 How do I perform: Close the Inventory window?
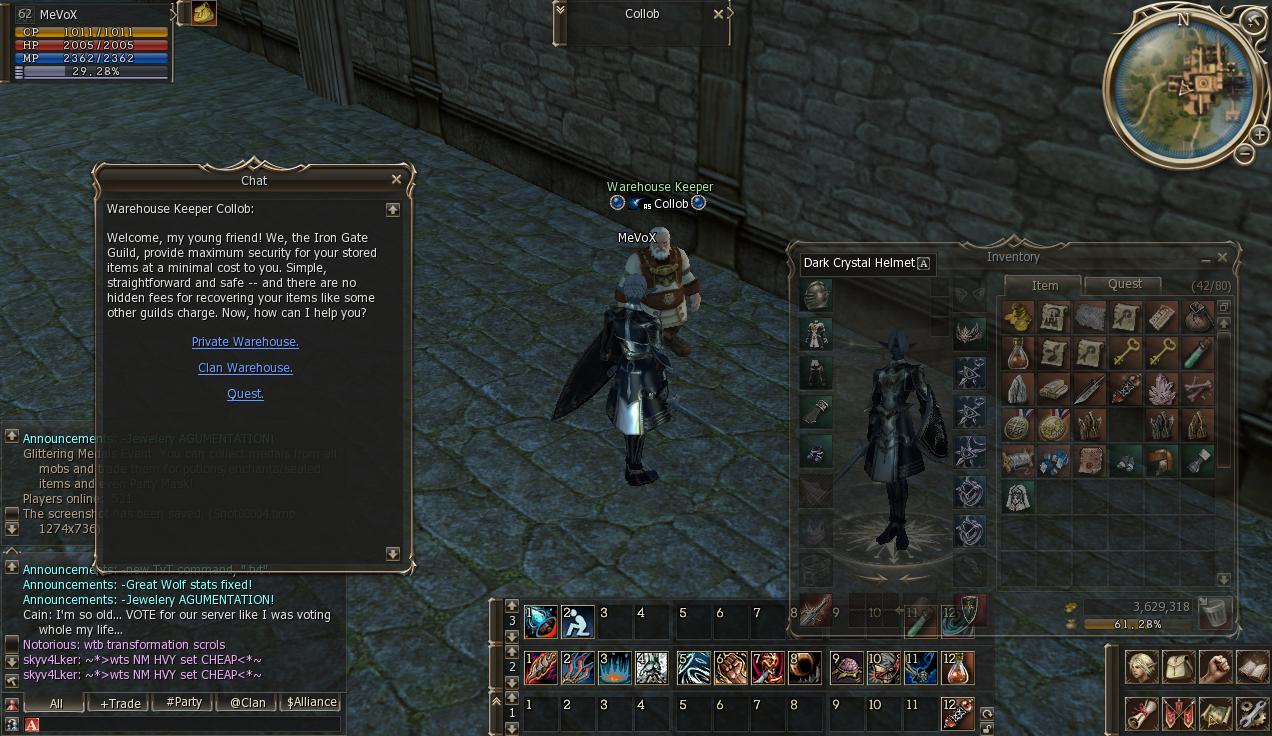pyautogui.click(x=1222, y=257)
